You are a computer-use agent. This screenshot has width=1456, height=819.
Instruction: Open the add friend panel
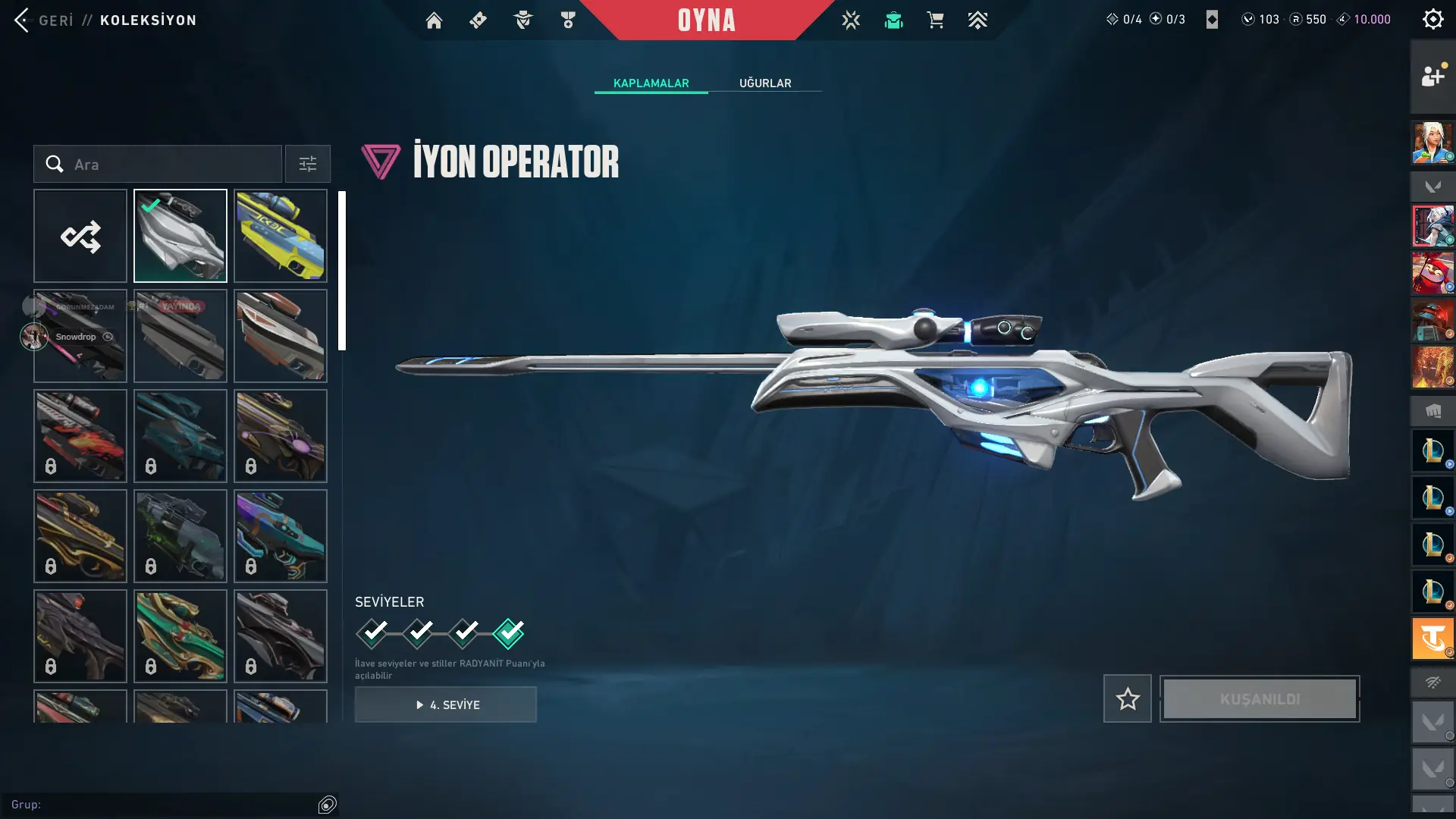[1432, 76]
